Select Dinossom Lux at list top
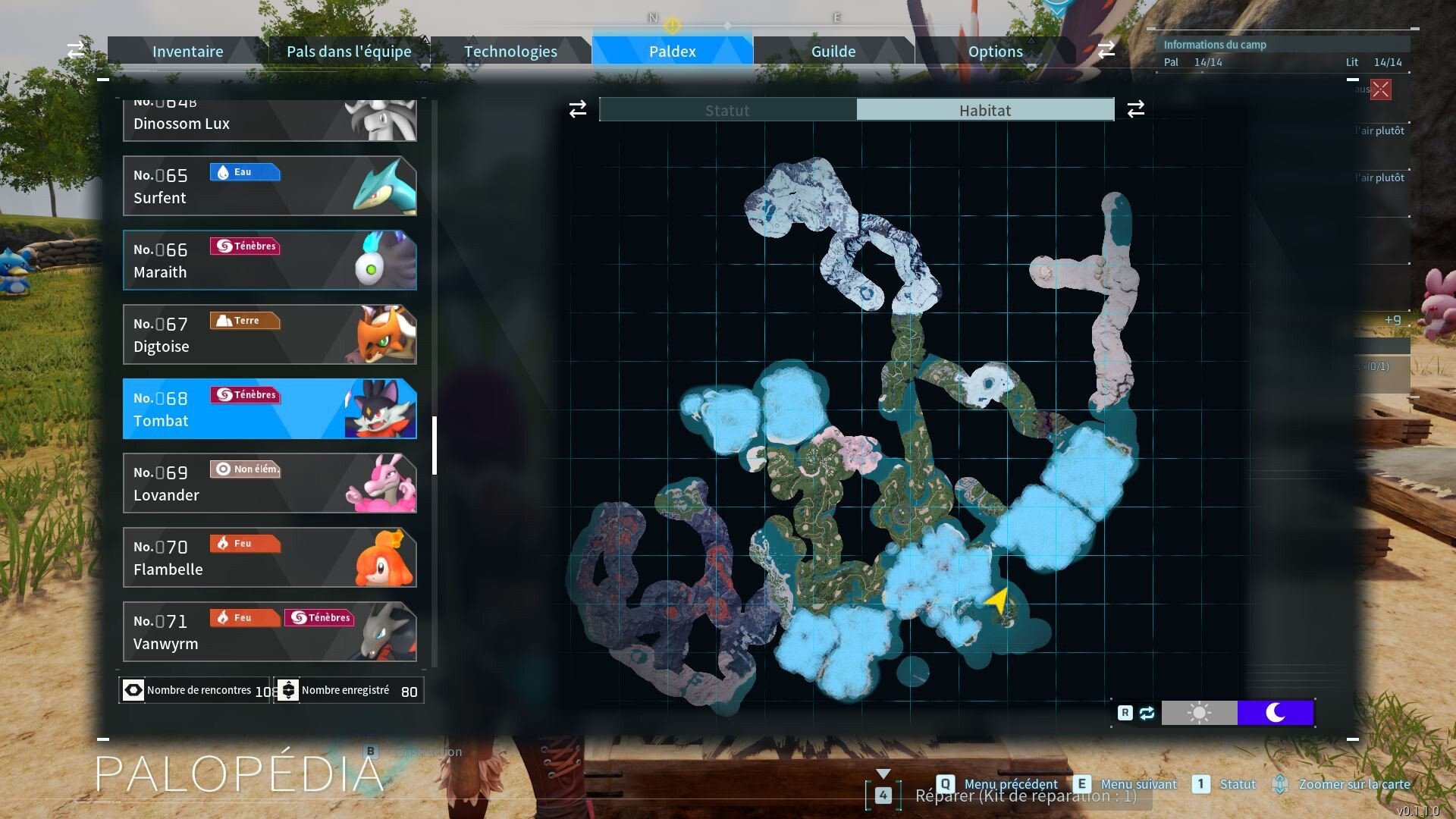This screenshot has width=1456, height=819. click(x=269, y=121)
